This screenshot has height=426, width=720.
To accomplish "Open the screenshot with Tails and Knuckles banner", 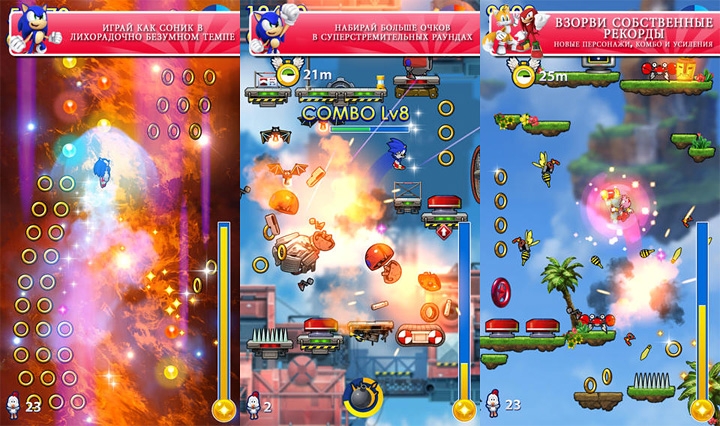I will 600,213.
